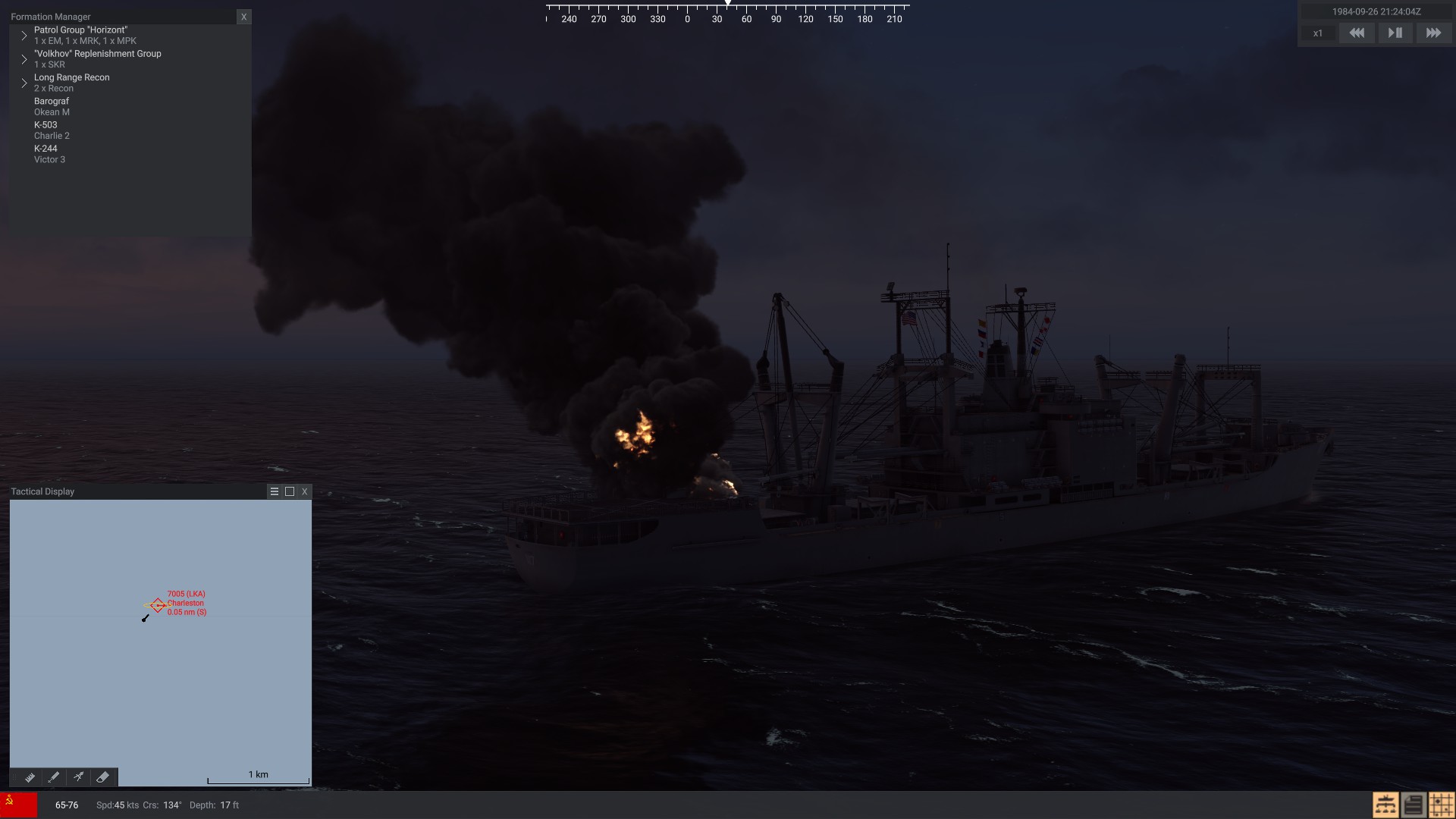Choose the eraser tool

(x=102, y=777)
